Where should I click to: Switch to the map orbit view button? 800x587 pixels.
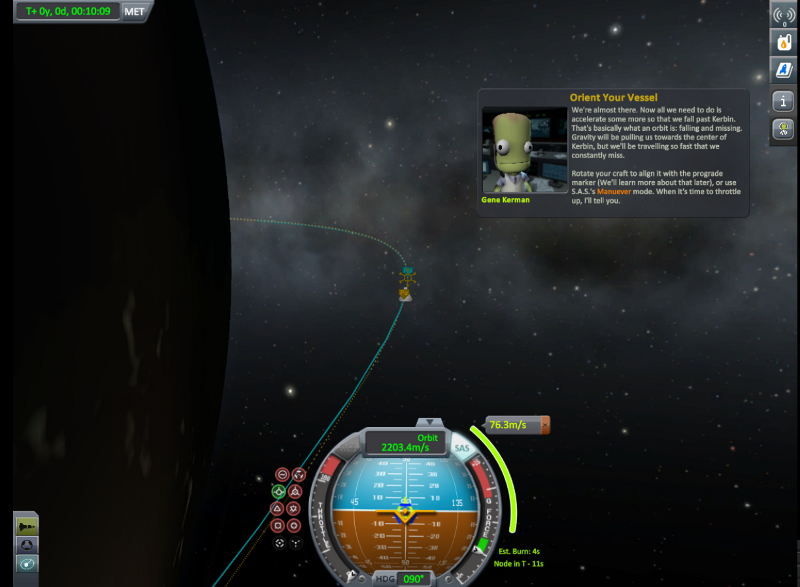27,564
